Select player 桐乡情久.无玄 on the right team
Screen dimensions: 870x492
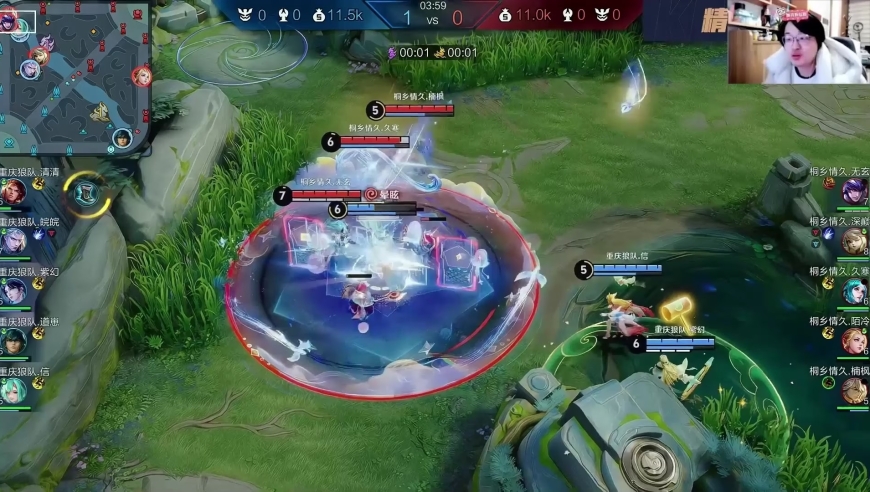pyautogui.click(x=854, y=191)
